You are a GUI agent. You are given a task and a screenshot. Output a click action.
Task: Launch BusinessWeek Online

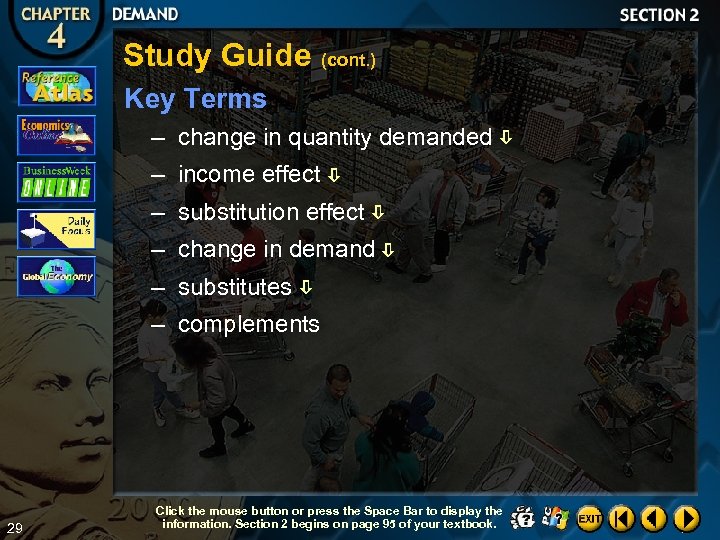click(x=56, y=182)
